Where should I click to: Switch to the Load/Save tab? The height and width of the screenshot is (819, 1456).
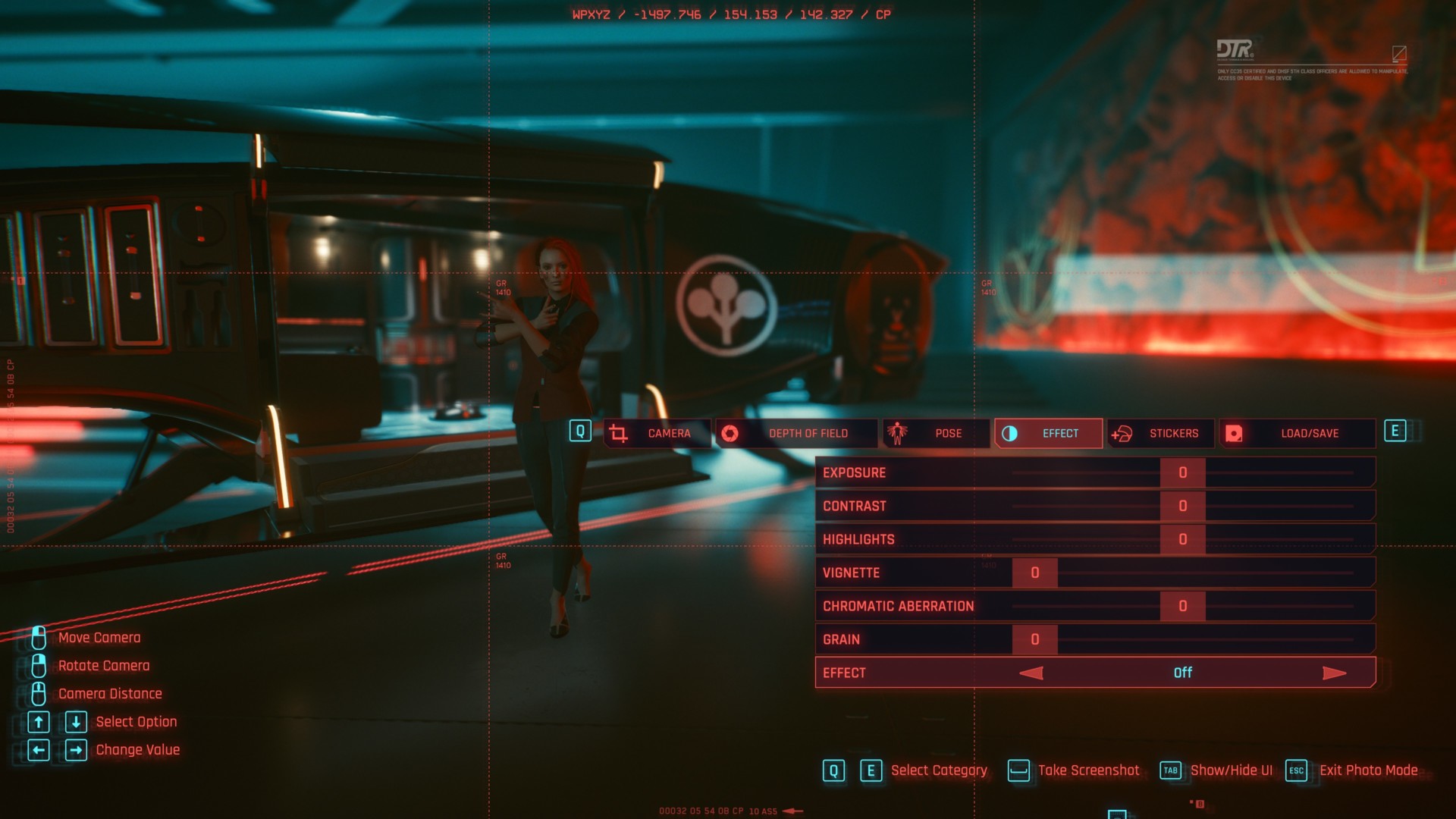1297,433
